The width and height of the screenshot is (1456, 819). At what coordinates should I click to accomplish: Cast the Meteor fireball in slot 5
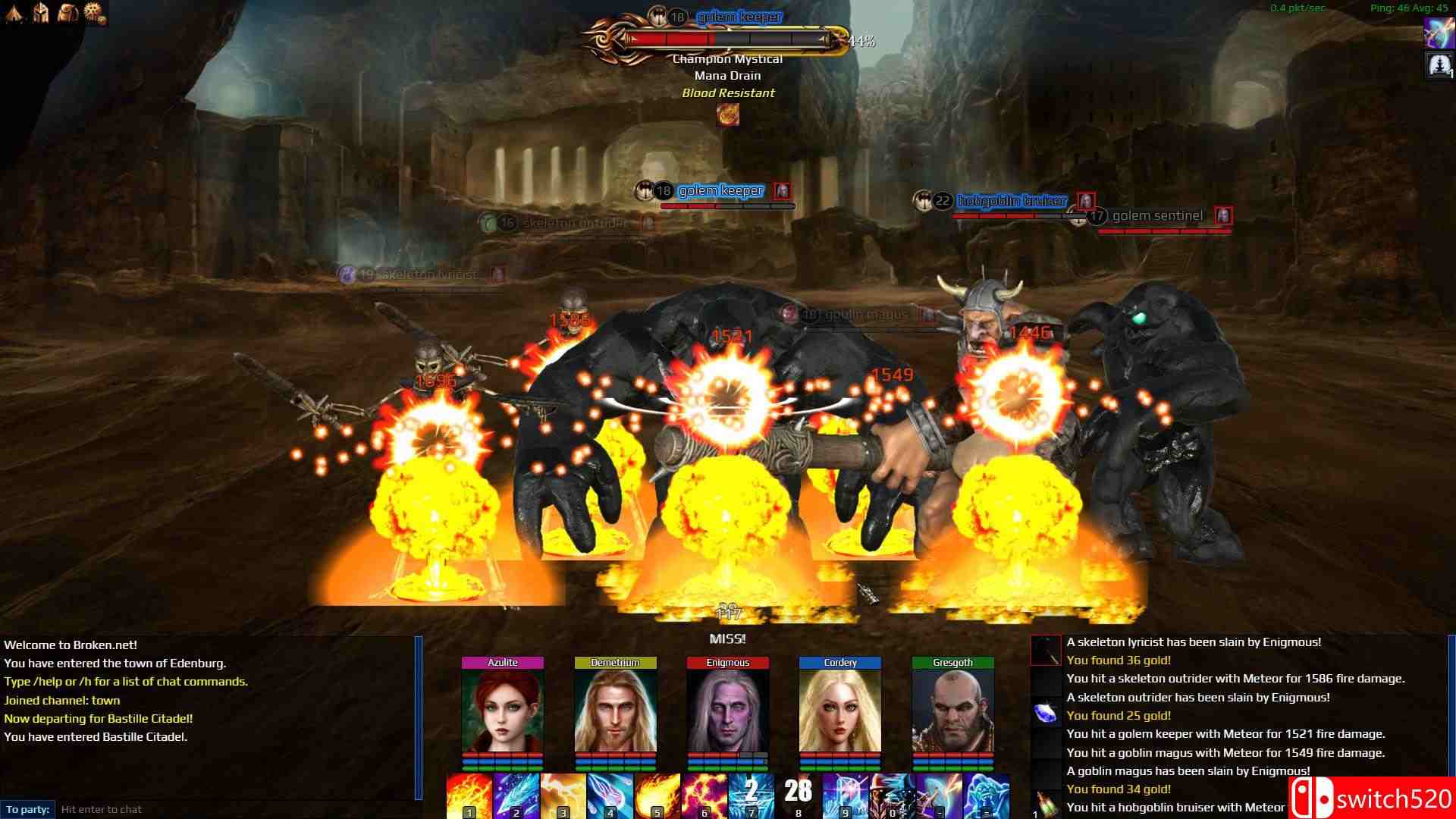click(x=657, y=795)
